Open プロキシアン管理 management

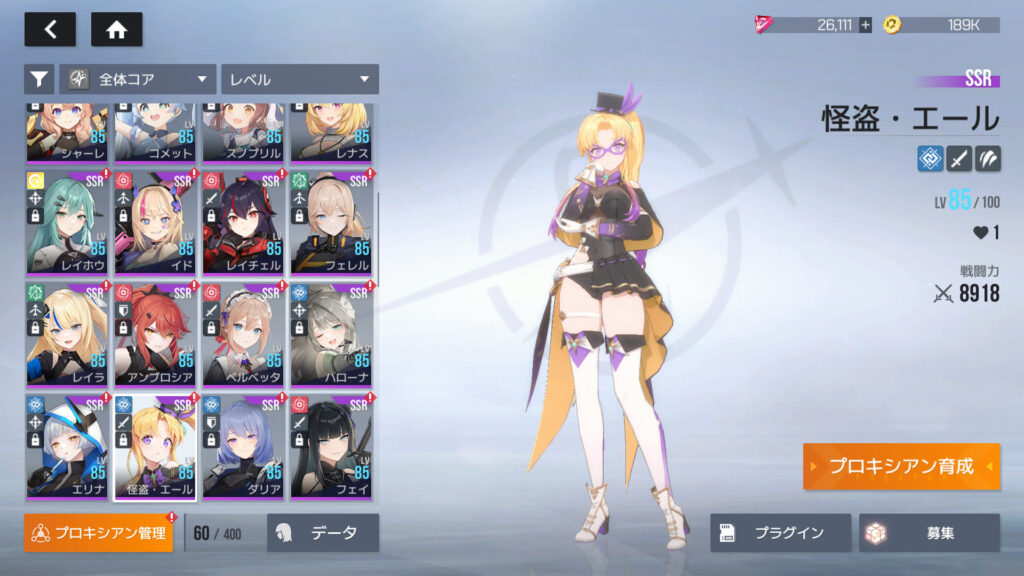99,533
